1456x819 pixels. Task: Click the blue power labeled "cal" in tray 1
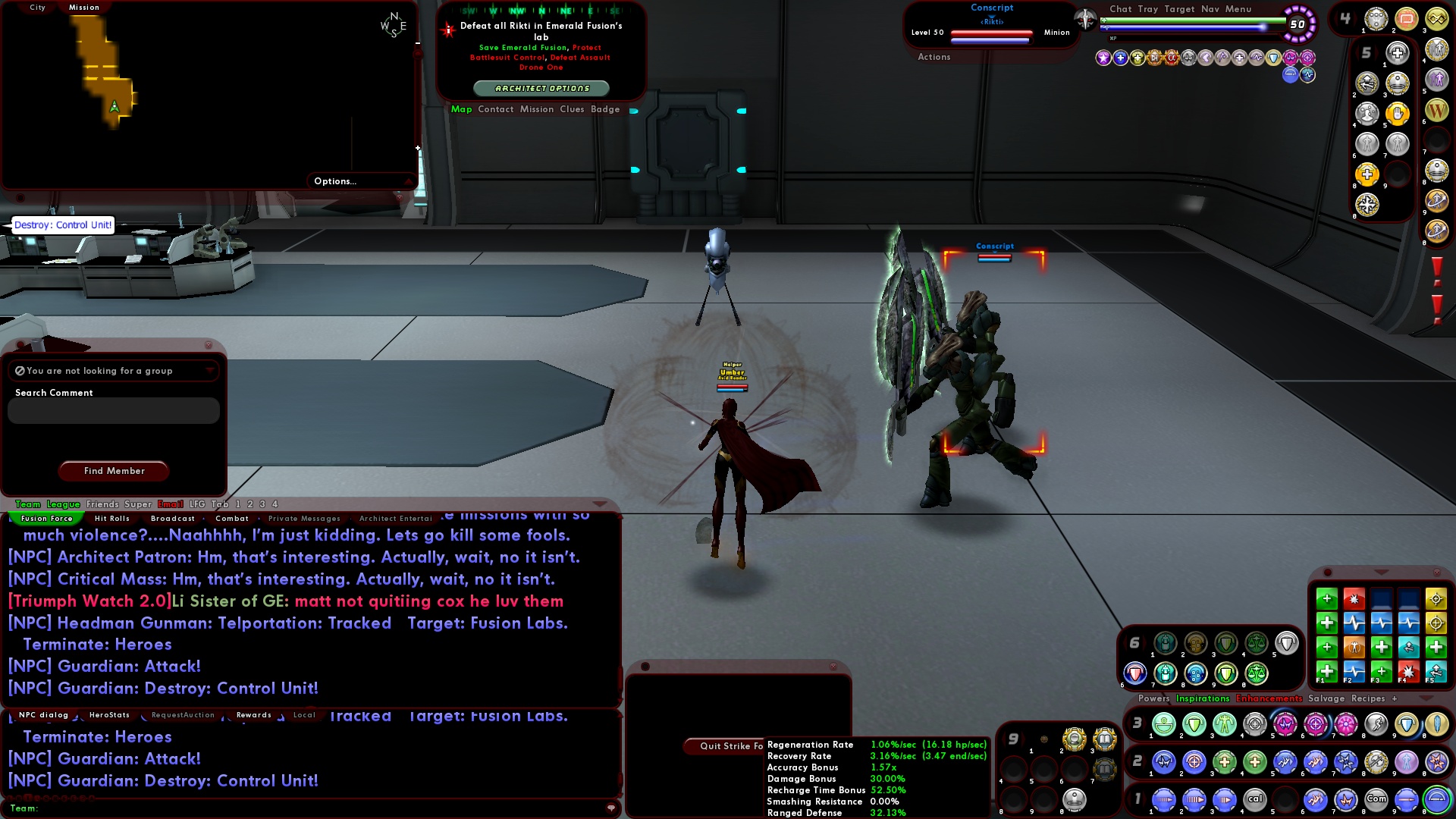click(1254, 799)
